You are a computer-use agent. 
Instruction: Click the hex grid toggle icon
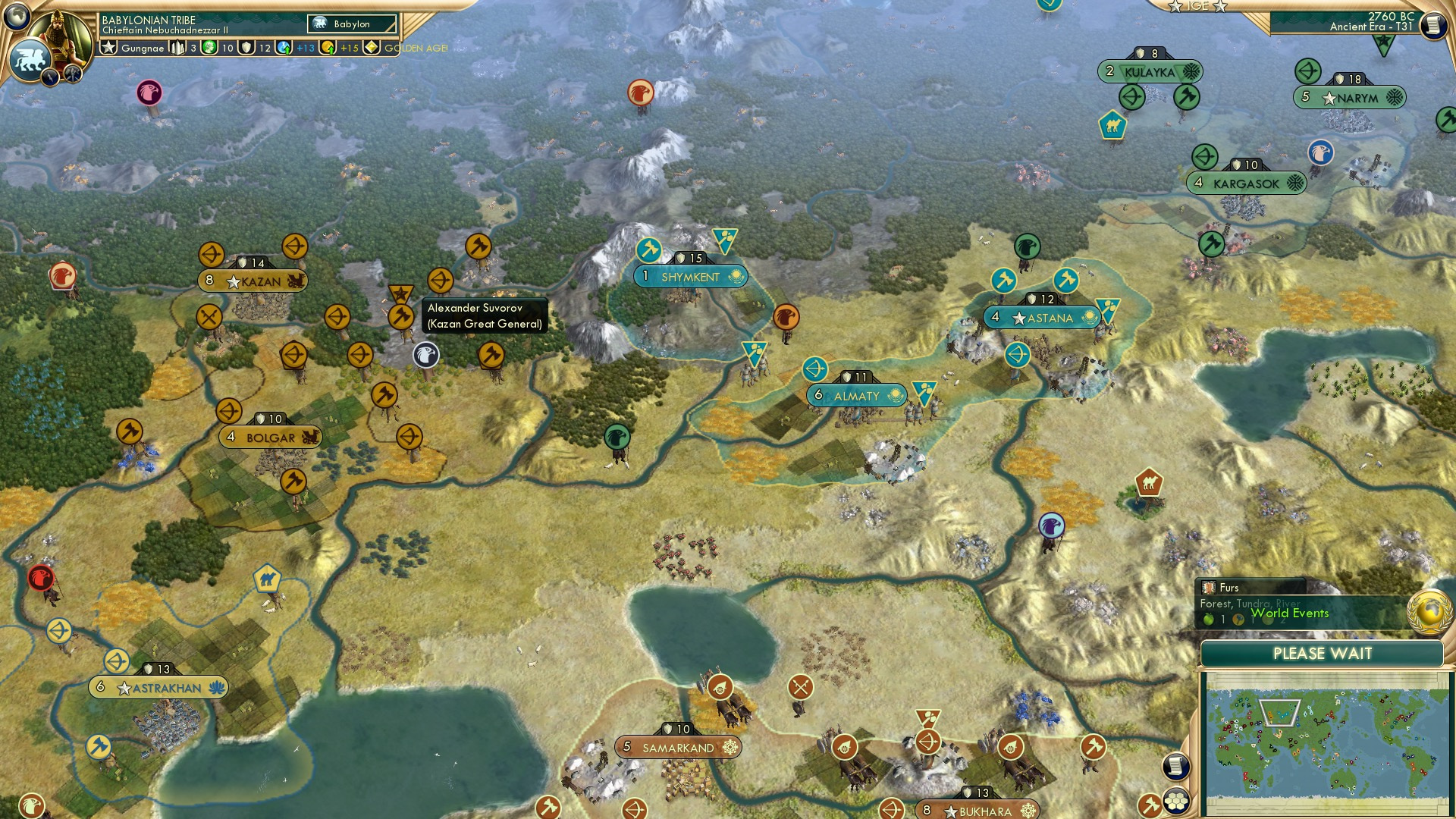(x=1175, y=801)
